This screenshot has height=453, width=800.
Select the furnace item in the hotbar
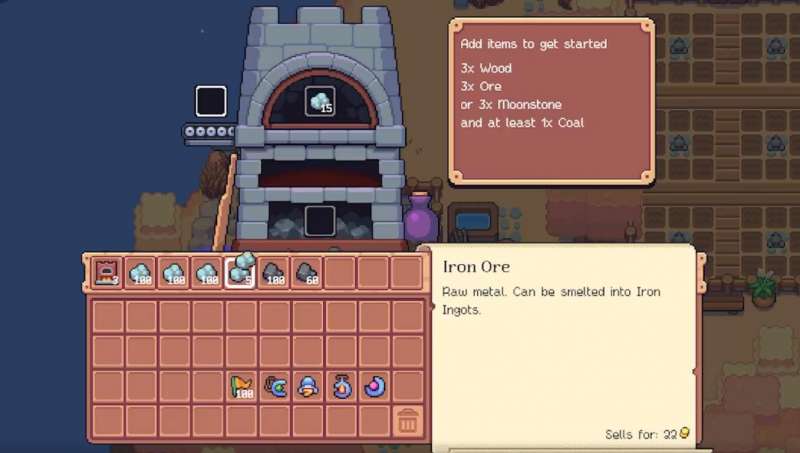point(107,272)
